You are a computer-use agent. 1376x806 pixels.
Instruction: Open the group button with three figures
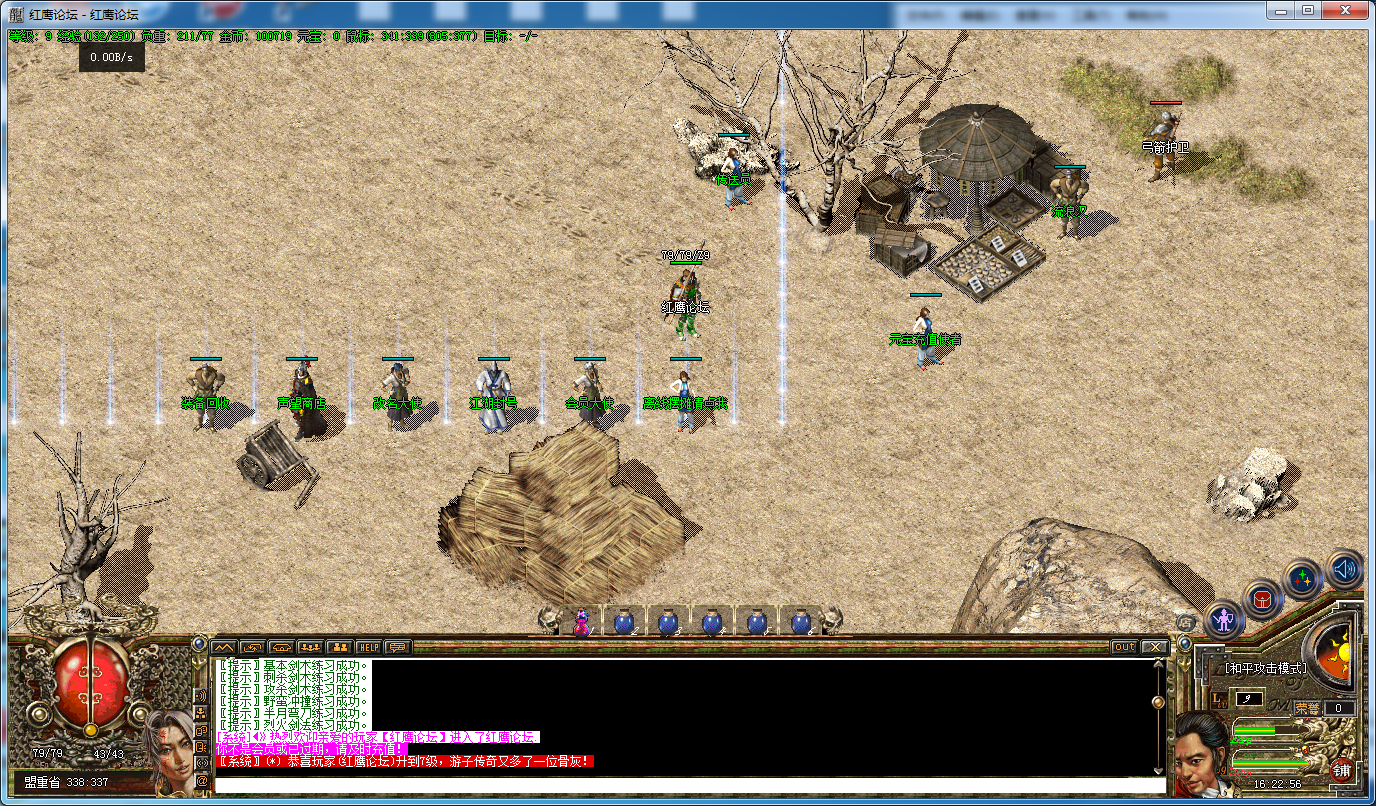(310, 647)
